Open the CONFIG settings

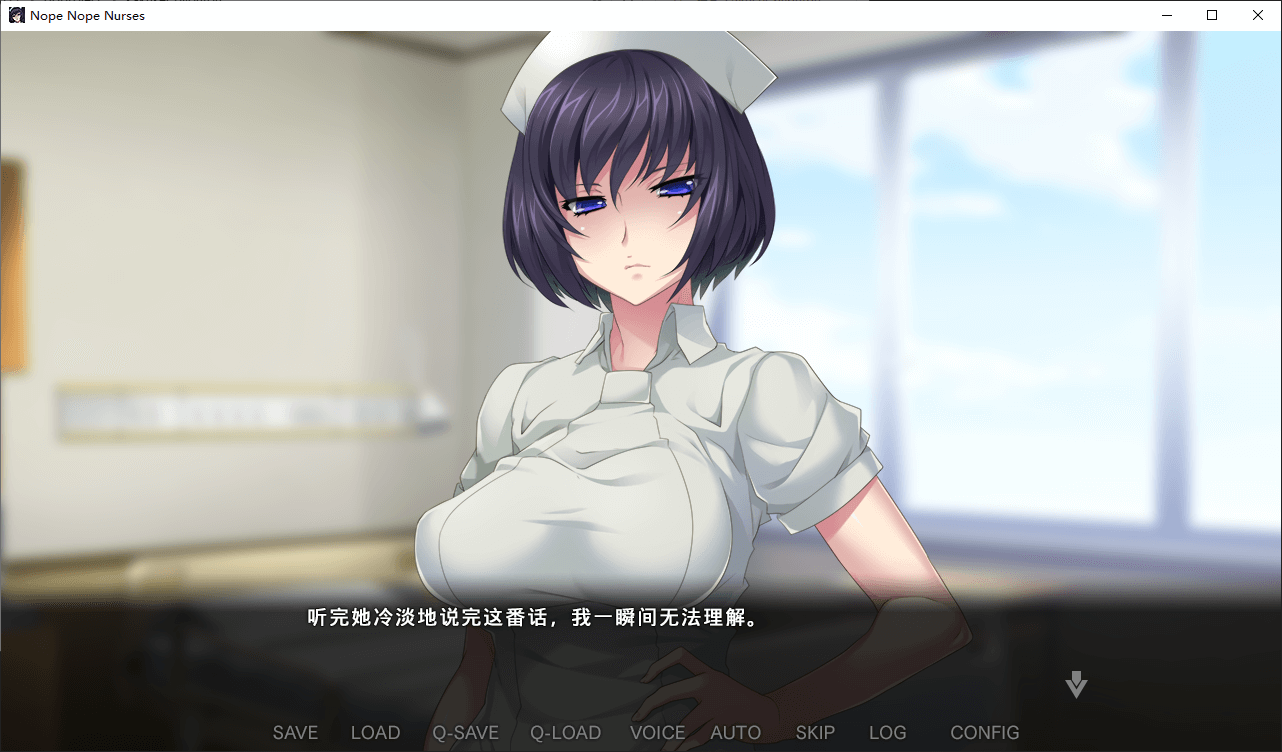point(984,733)
